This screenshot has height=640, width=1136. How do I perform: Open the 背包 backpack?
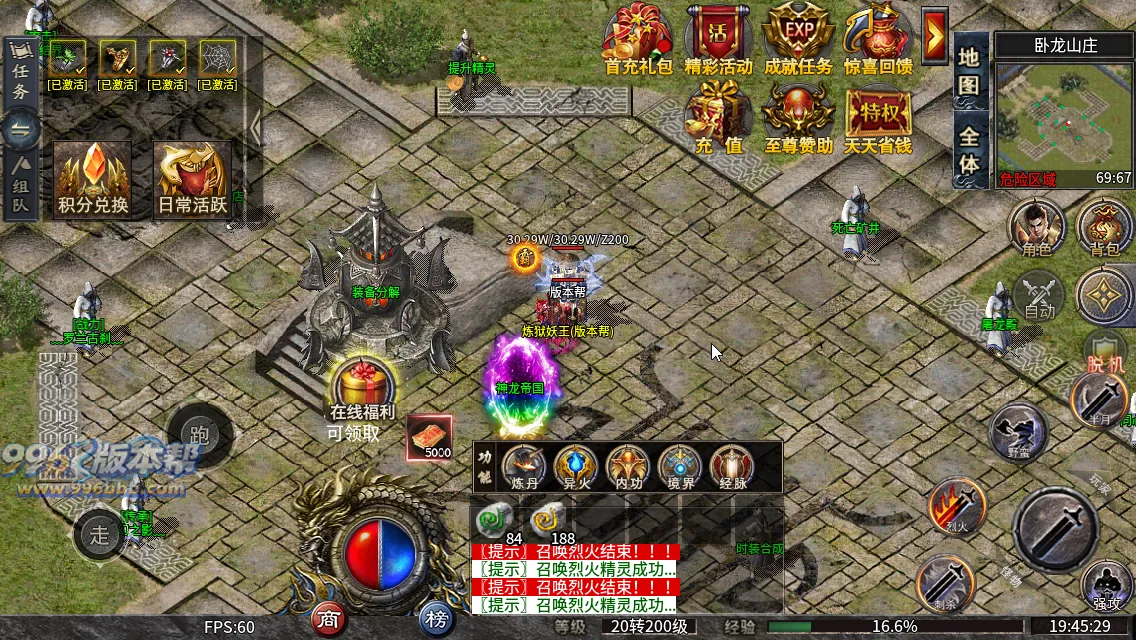click(x=1104, y=226)
